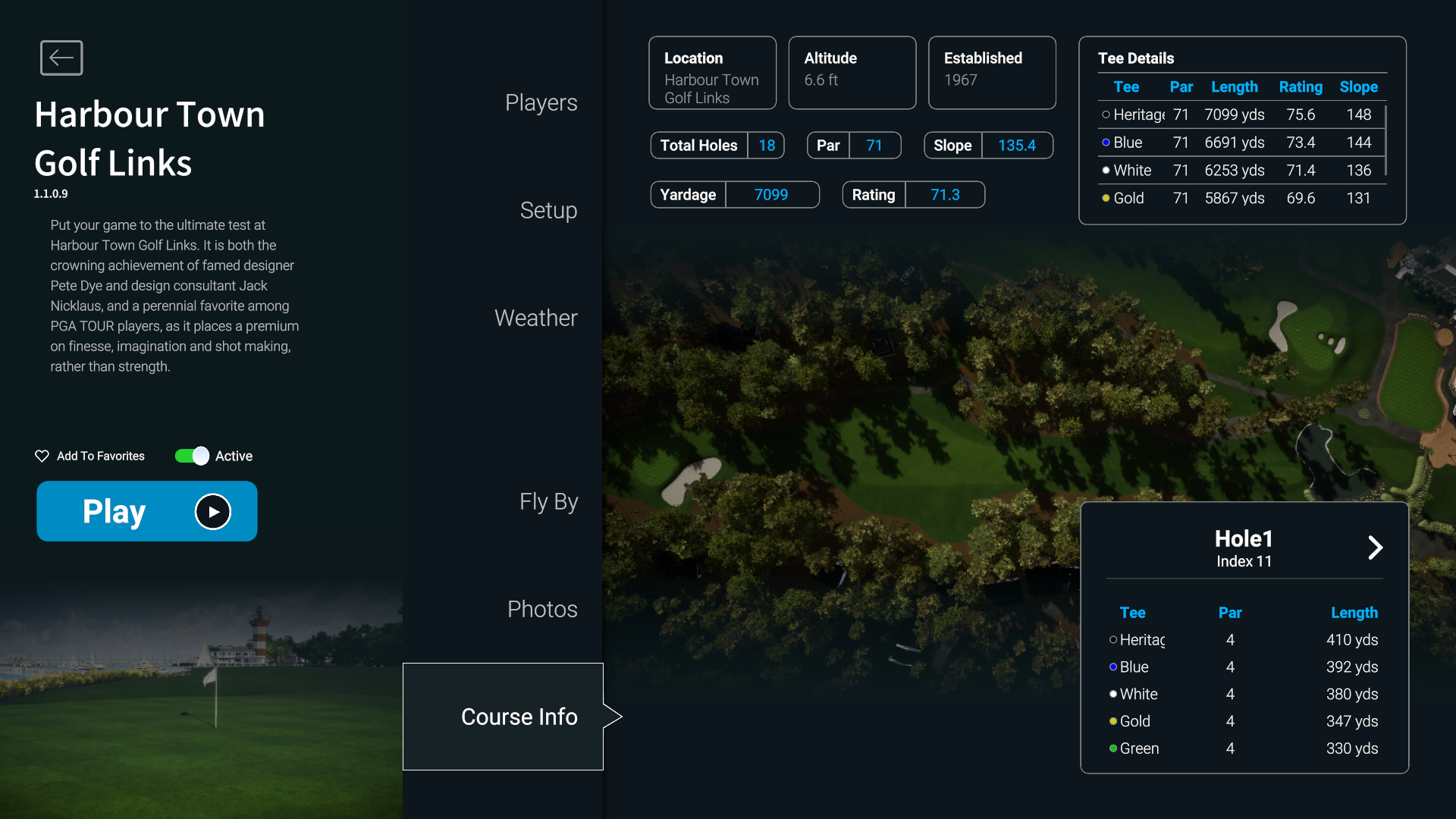The height and width of the screenshot is (819, 1456).
Task: Click the Gold tee marker in Hole1 panel
Action: tap(1112, 721)
